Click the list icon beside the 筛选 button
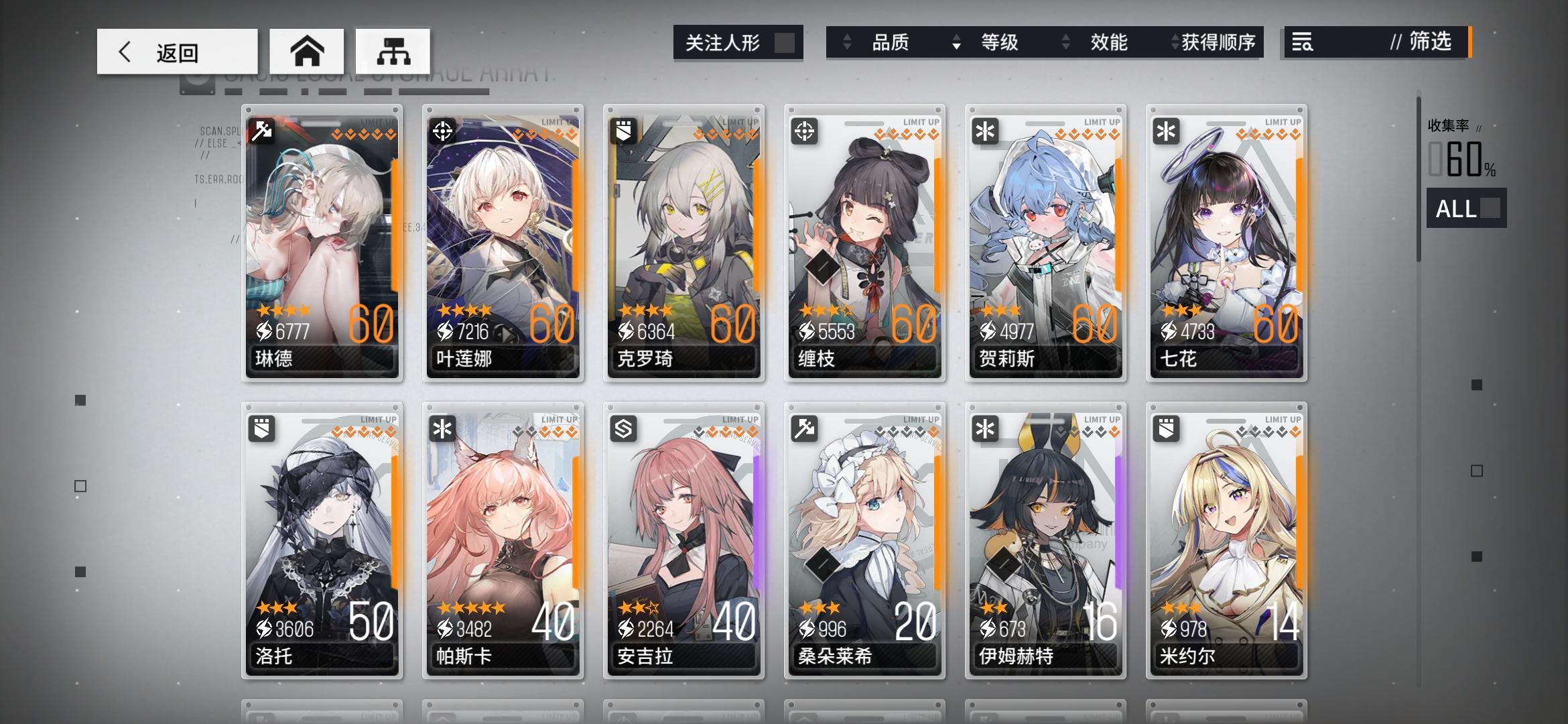 pos(1303,43)
